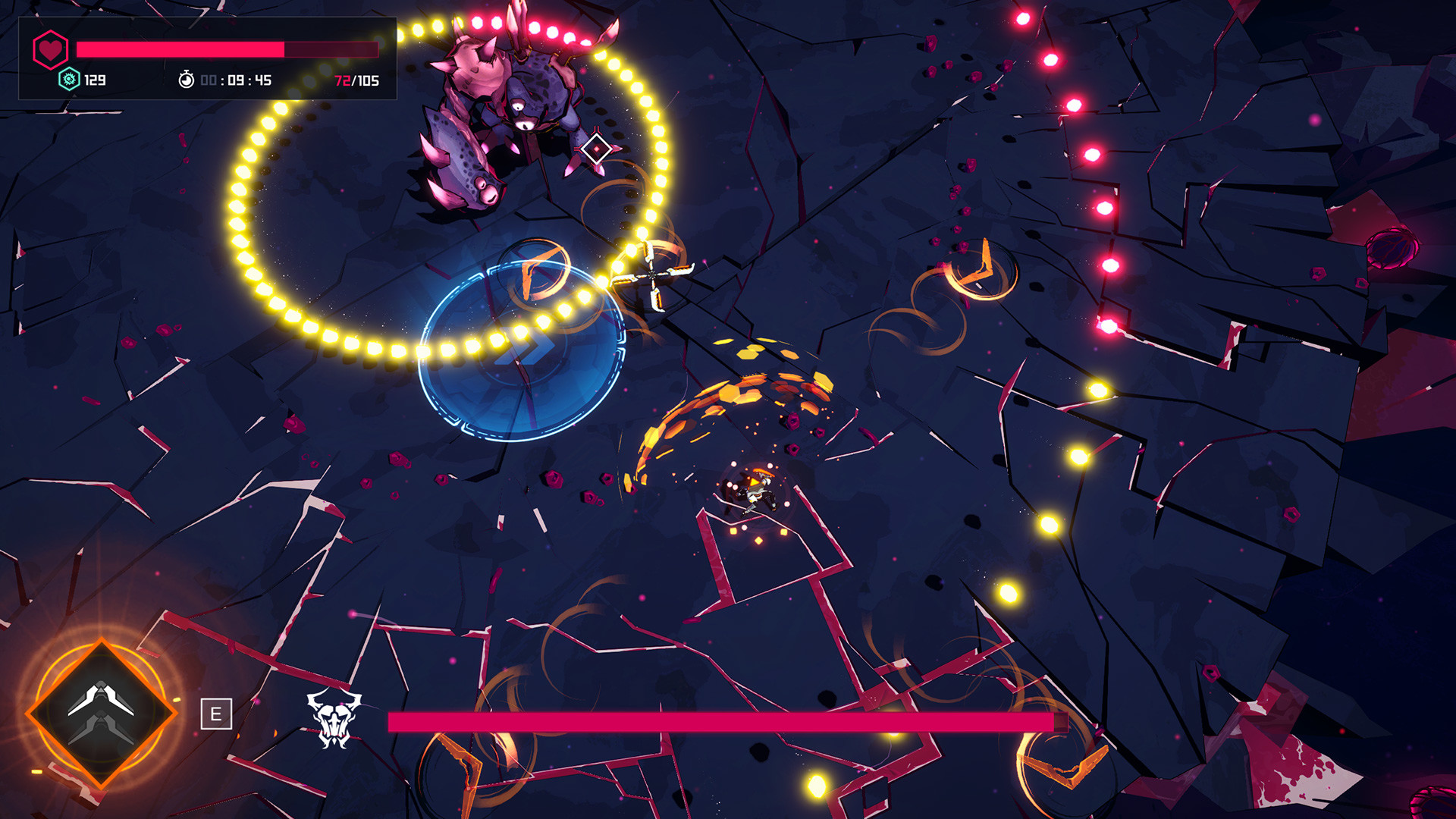Click the diamond targeting reticle
Viewport: 1456px width, 819px height.
pos(598,149)
